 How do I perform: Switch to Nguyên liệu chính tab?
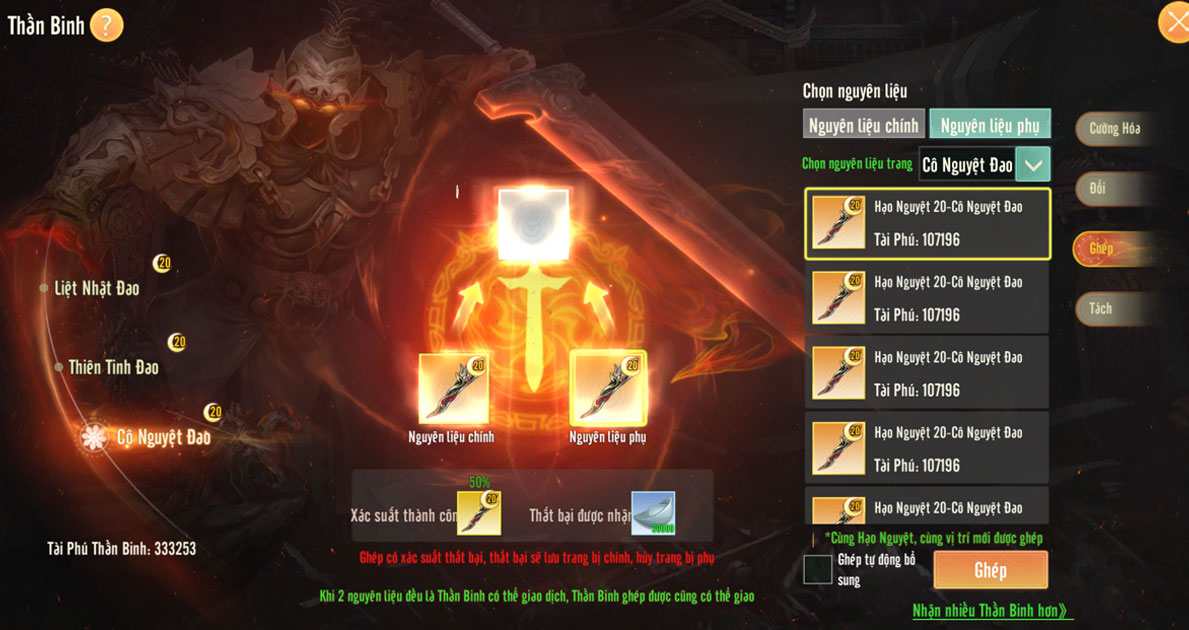click(863, 125)
